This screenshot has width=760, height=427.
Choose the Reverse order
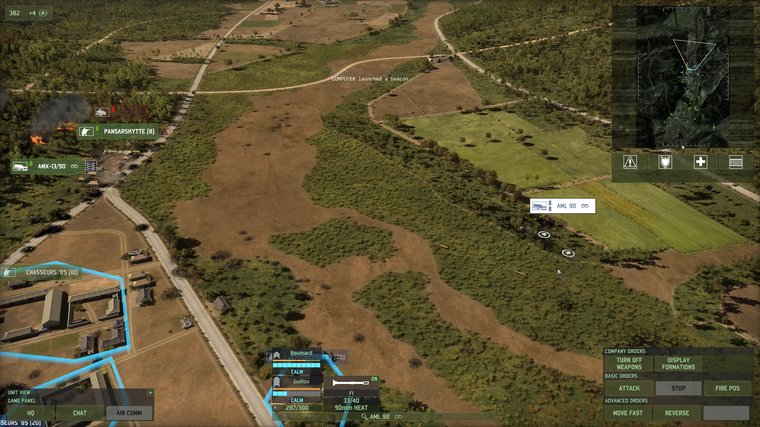click(677, 413)
